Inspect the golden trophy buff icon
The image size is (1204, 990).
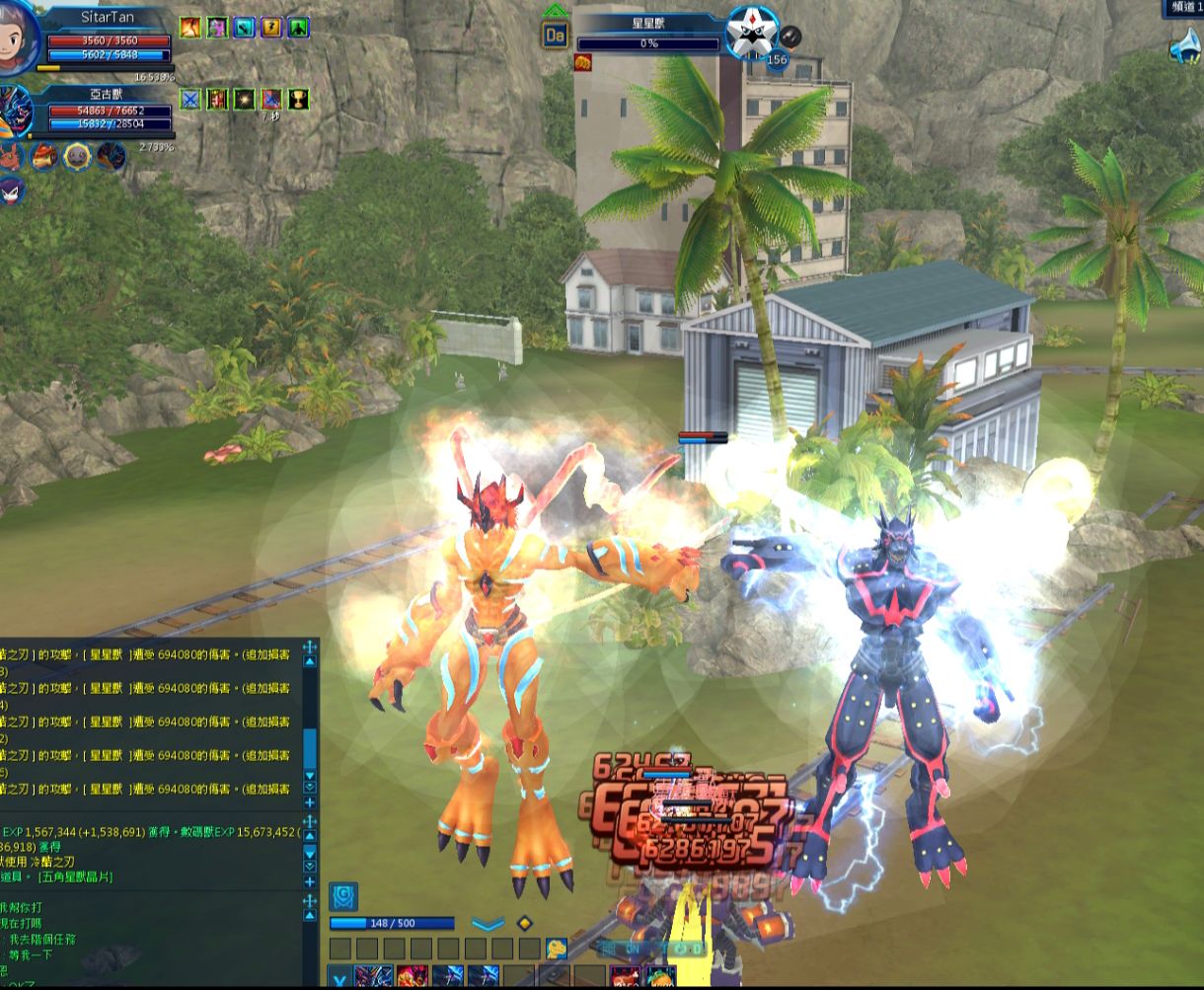298,99
